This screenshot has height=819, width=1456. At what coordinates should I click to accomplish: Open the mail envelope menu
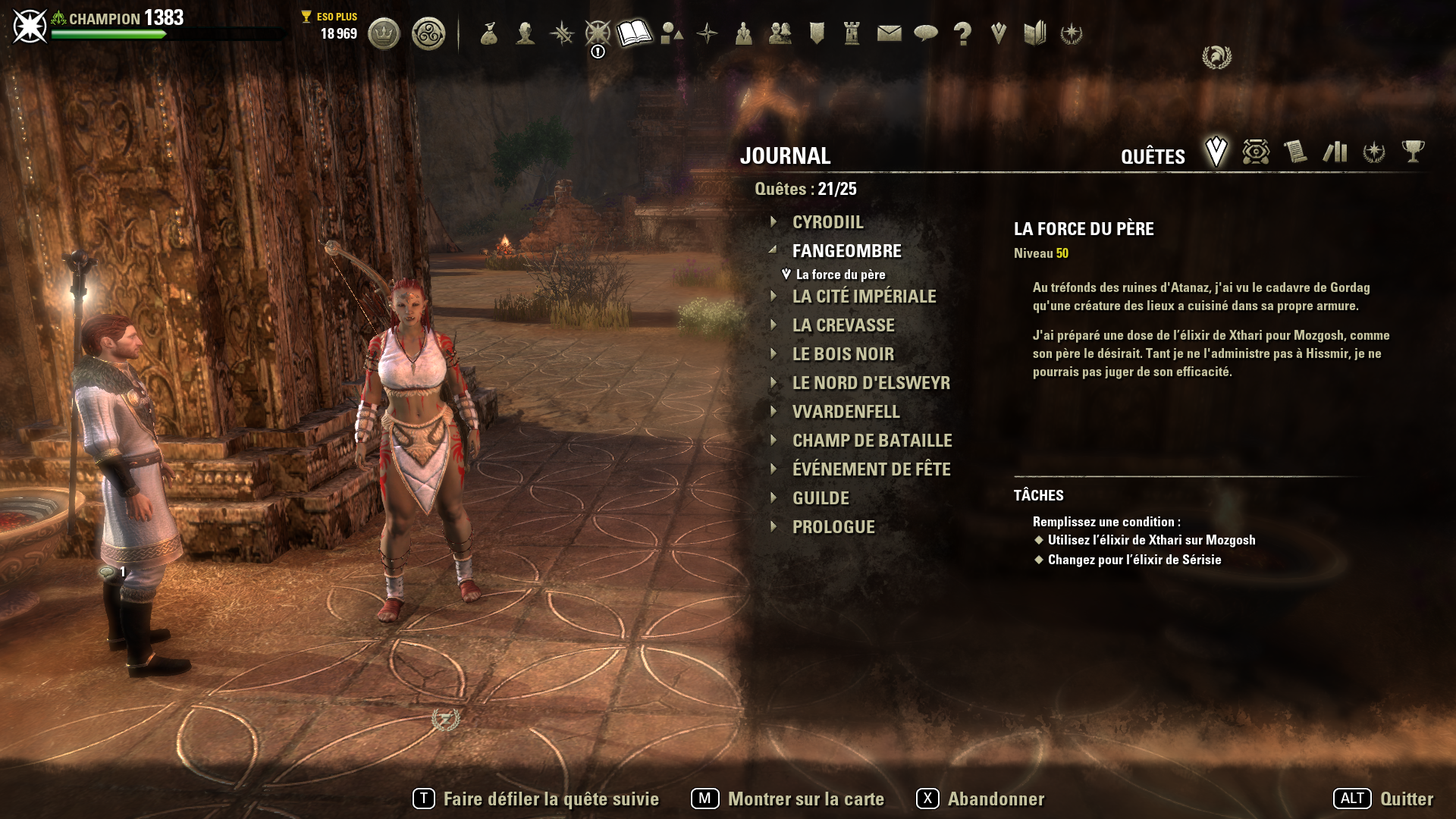click(889, 33)
